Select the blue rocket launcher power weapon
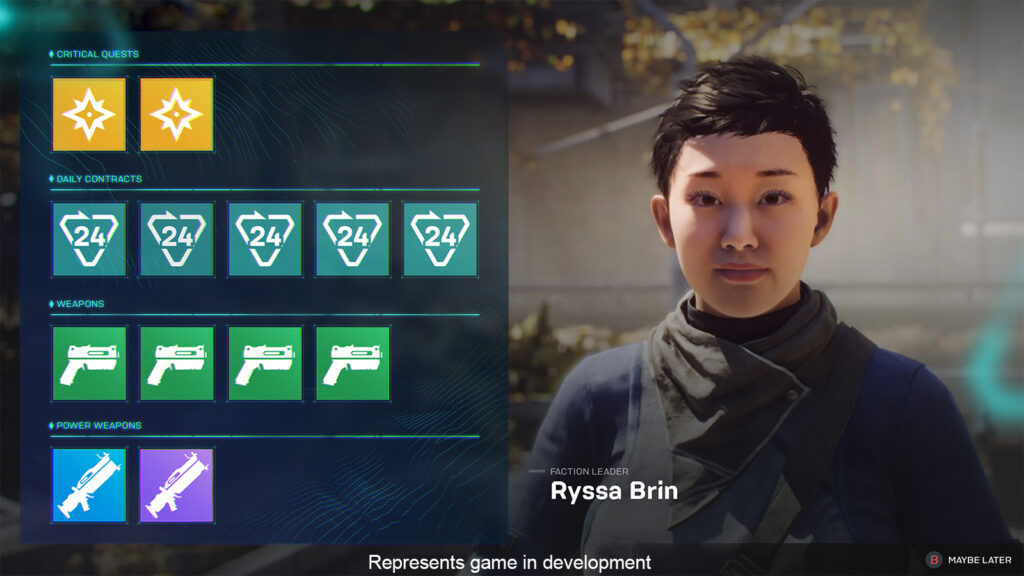The image size is (1024, 576). 90,485
